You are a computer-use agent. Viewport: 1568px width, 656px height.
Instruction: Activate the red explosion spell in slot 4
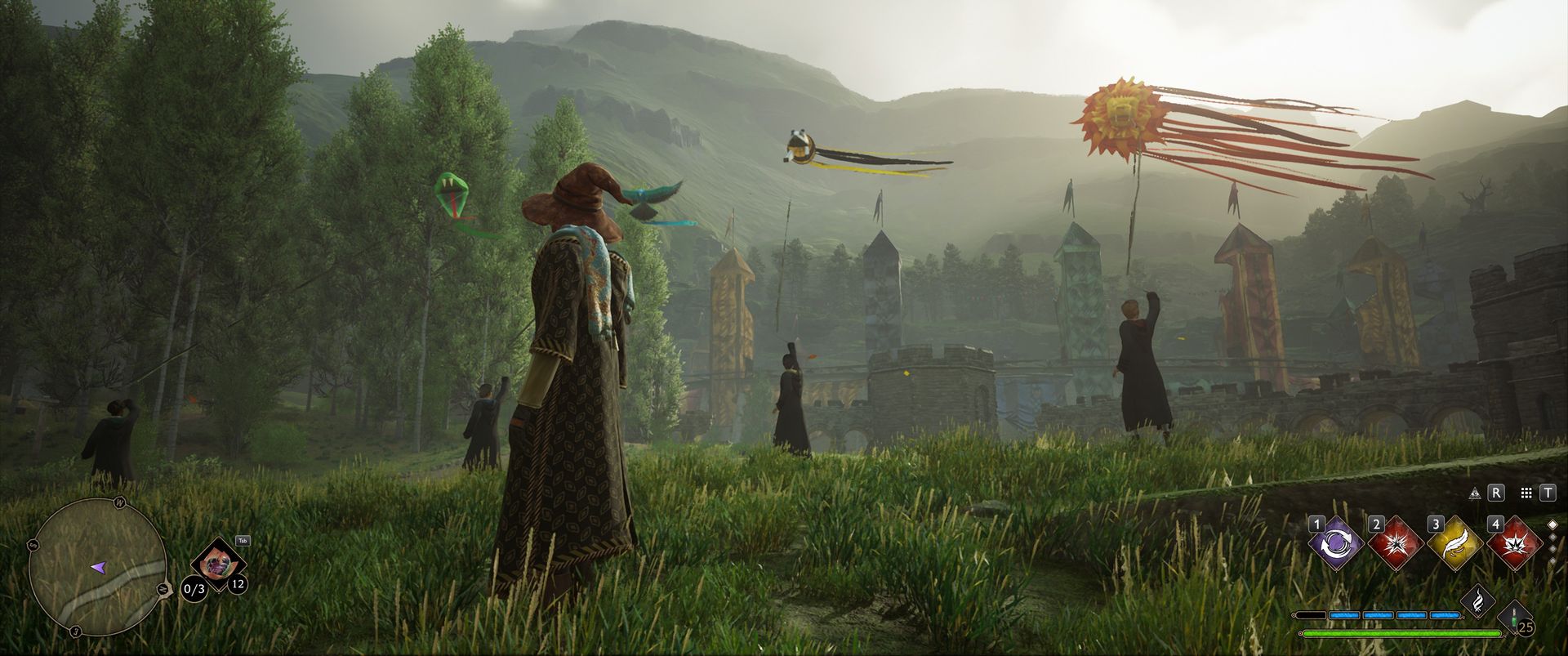click(1515, 543)
